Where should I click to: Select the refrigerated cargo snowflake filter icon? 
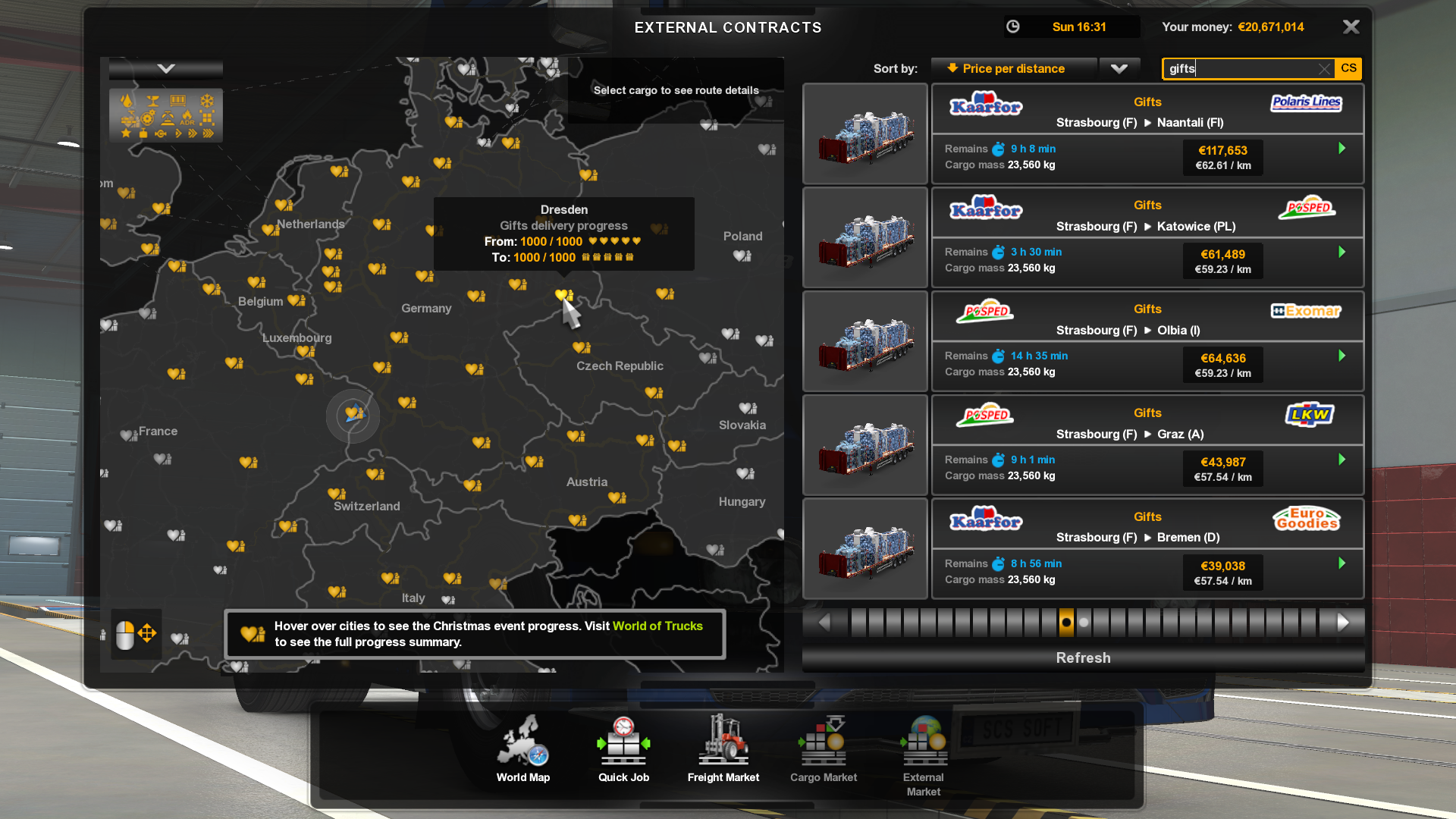tap(207, 99)
